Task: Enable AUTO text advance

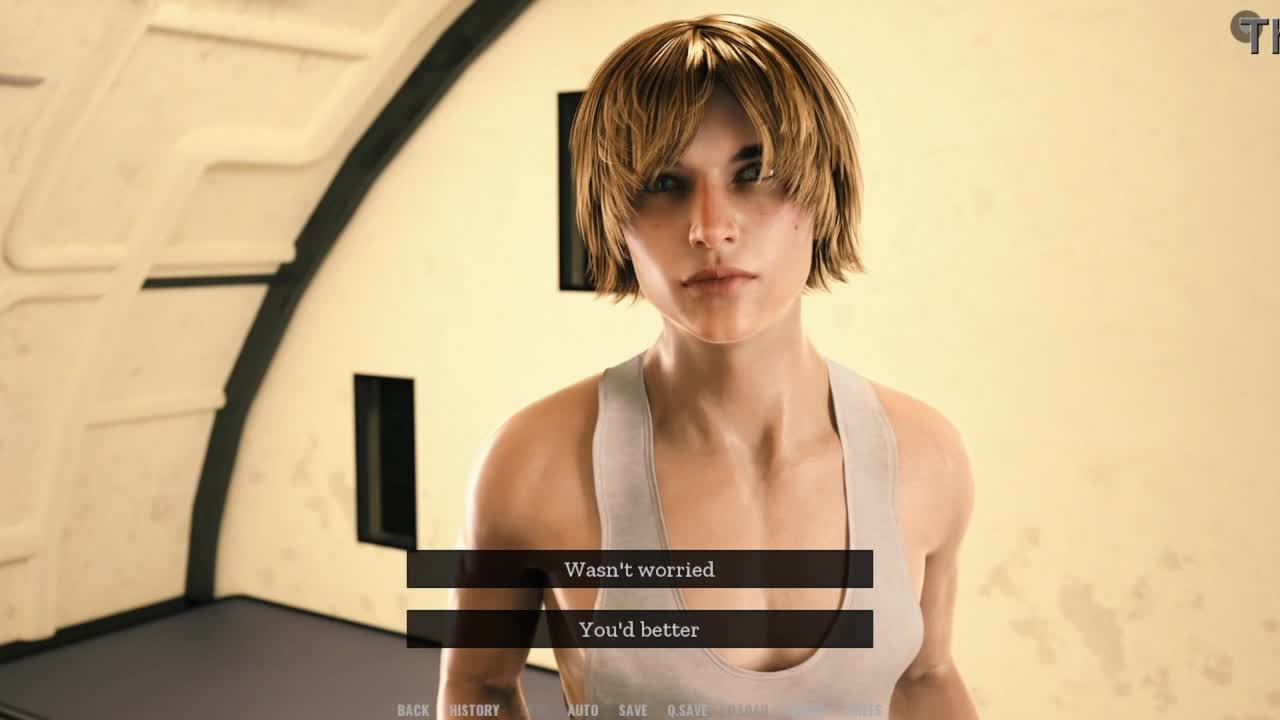Action: pyautogui.click(x=583, y=710)
